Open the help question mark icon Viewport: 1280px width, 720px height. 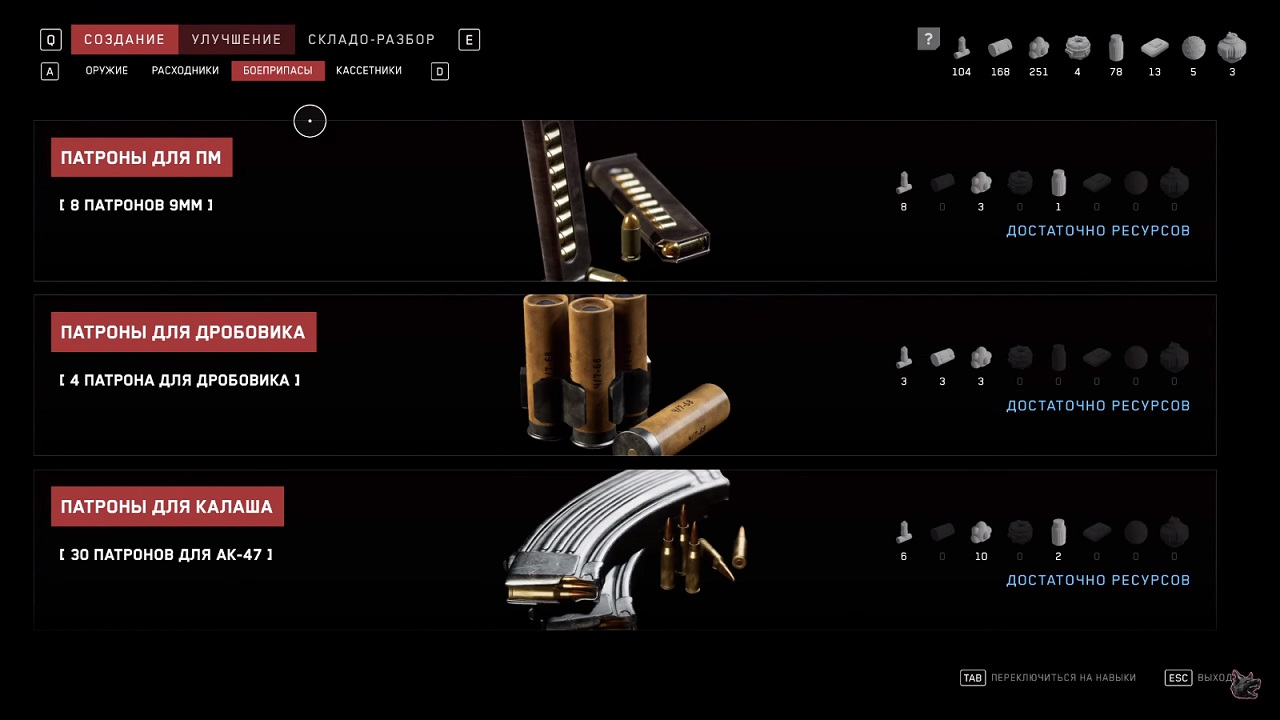pos(928,39)
